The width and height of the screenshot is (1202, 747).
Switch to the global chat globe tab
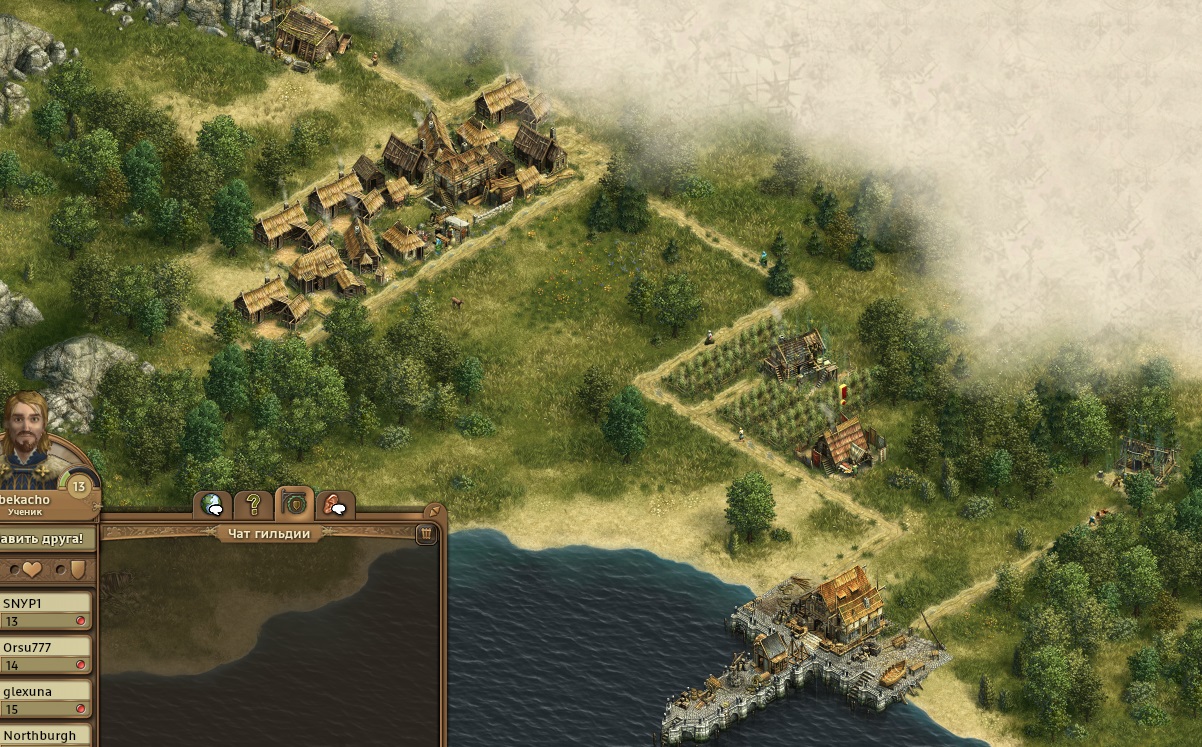(212, 505)
